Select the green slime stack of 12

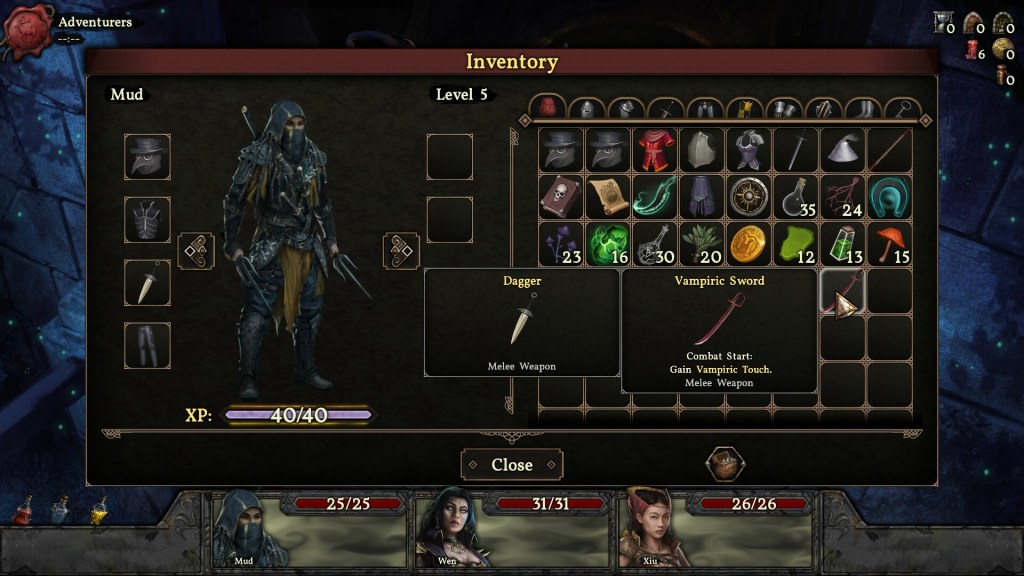(794, 243)
